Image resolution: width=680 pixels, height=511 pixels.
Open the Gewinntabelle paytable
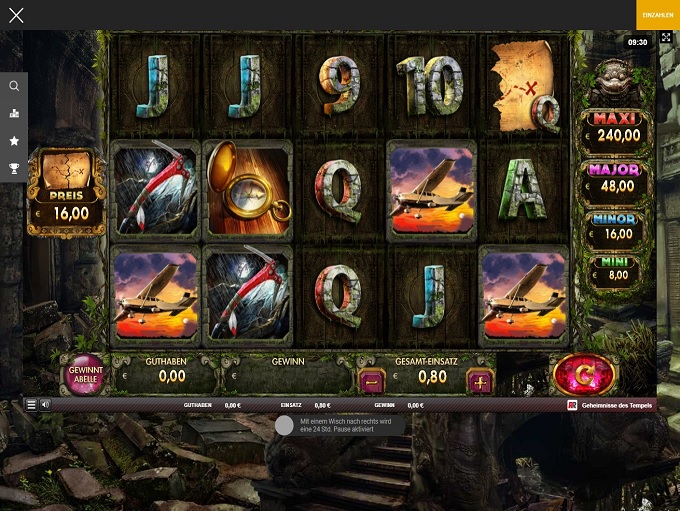point(84,376)
